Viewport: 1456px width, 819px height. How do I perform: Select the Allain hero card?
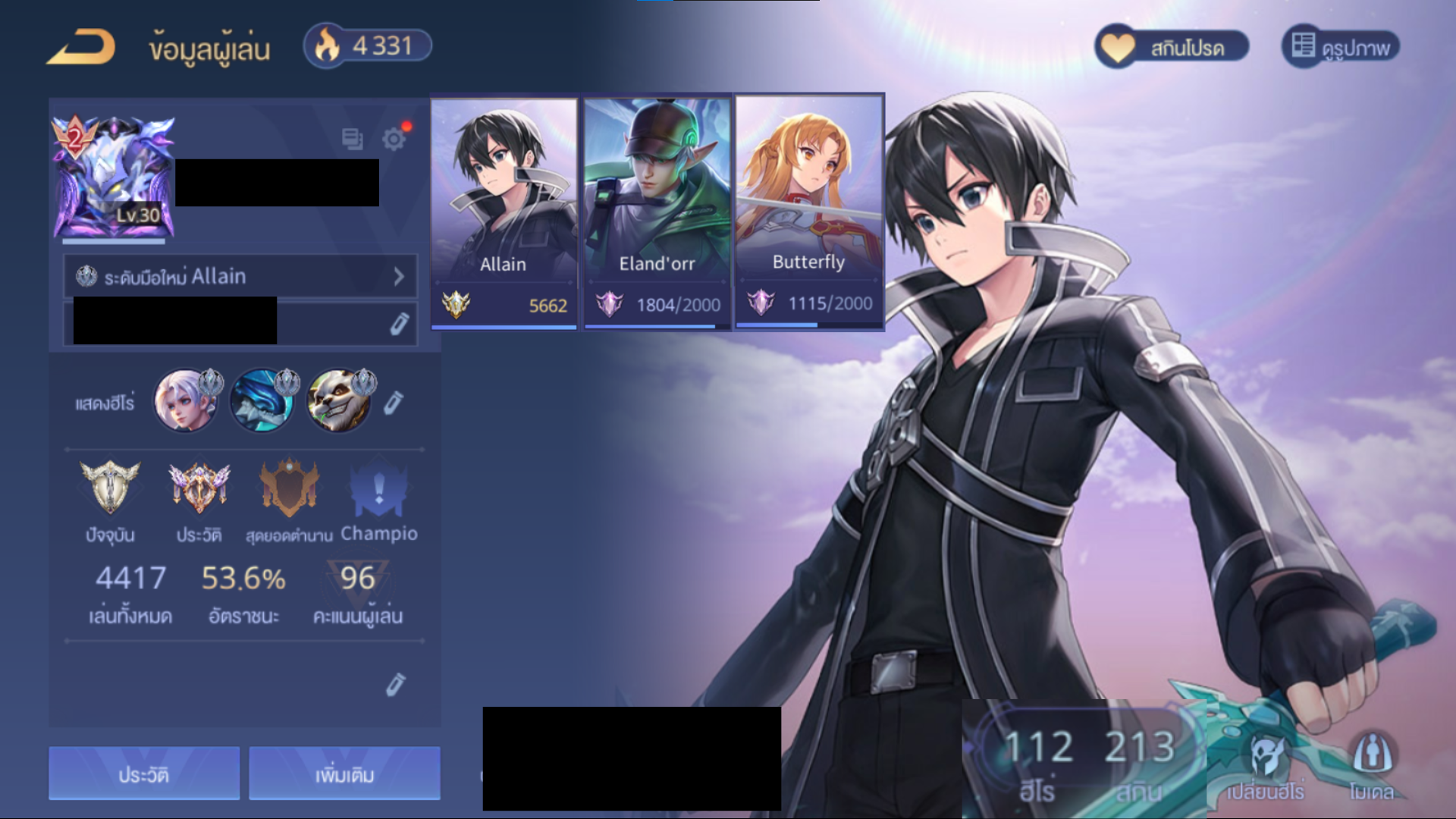pyautogui.click(x=504, y=212)
